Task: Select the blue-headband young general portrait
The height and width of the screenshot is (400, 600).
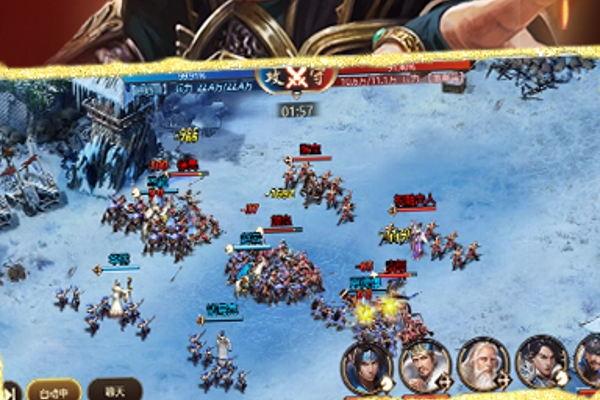Action: pyautogui.click(x=366, y=365)
